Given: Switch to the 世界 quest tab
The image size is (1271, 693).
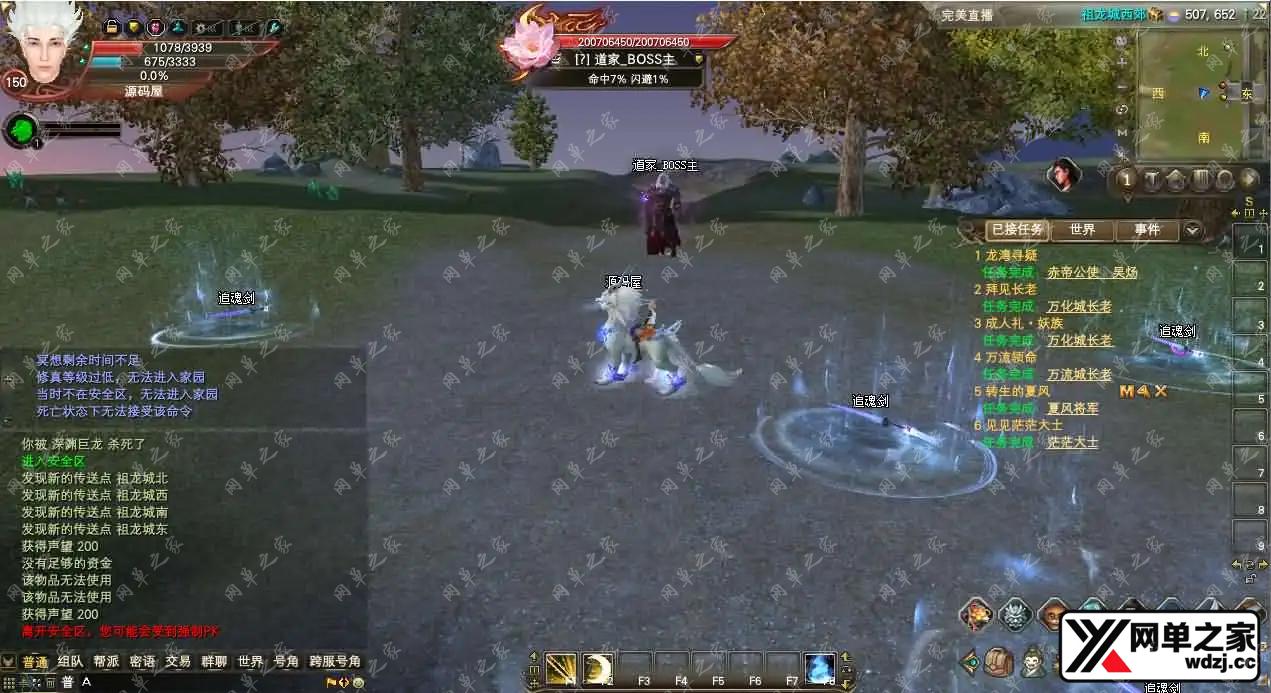Looking at the screenshot, I should click(1082, 230).
